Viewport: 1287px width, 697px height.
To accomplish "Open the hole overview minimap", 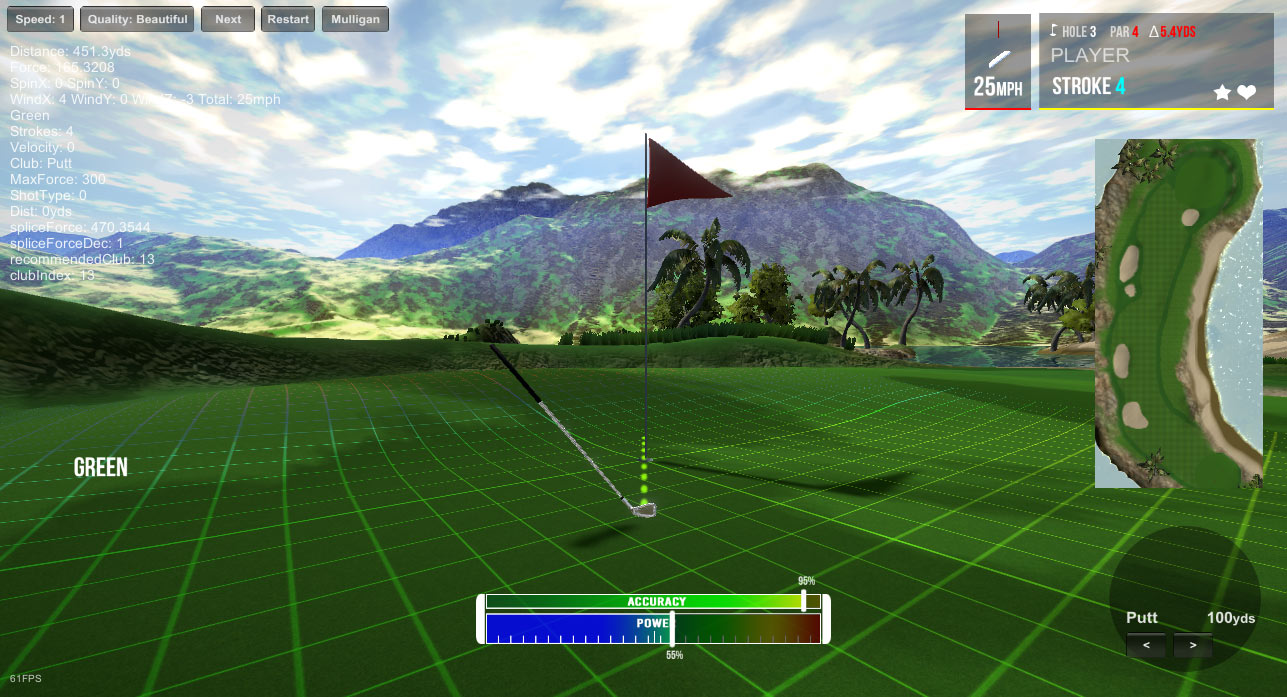I will pyautogui.click(x=1178, y=313).
